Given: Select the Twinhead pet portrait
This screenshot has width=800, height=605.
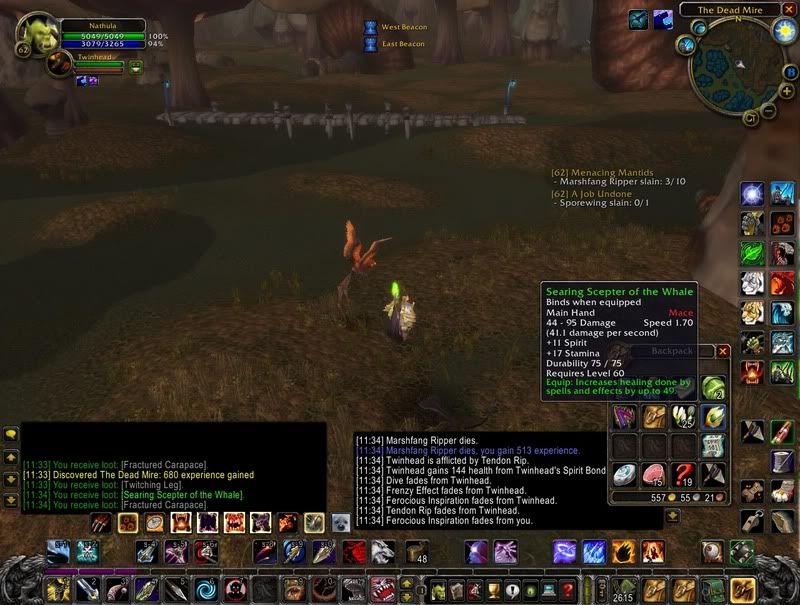Looking at the screenshot, I should 59,65.
